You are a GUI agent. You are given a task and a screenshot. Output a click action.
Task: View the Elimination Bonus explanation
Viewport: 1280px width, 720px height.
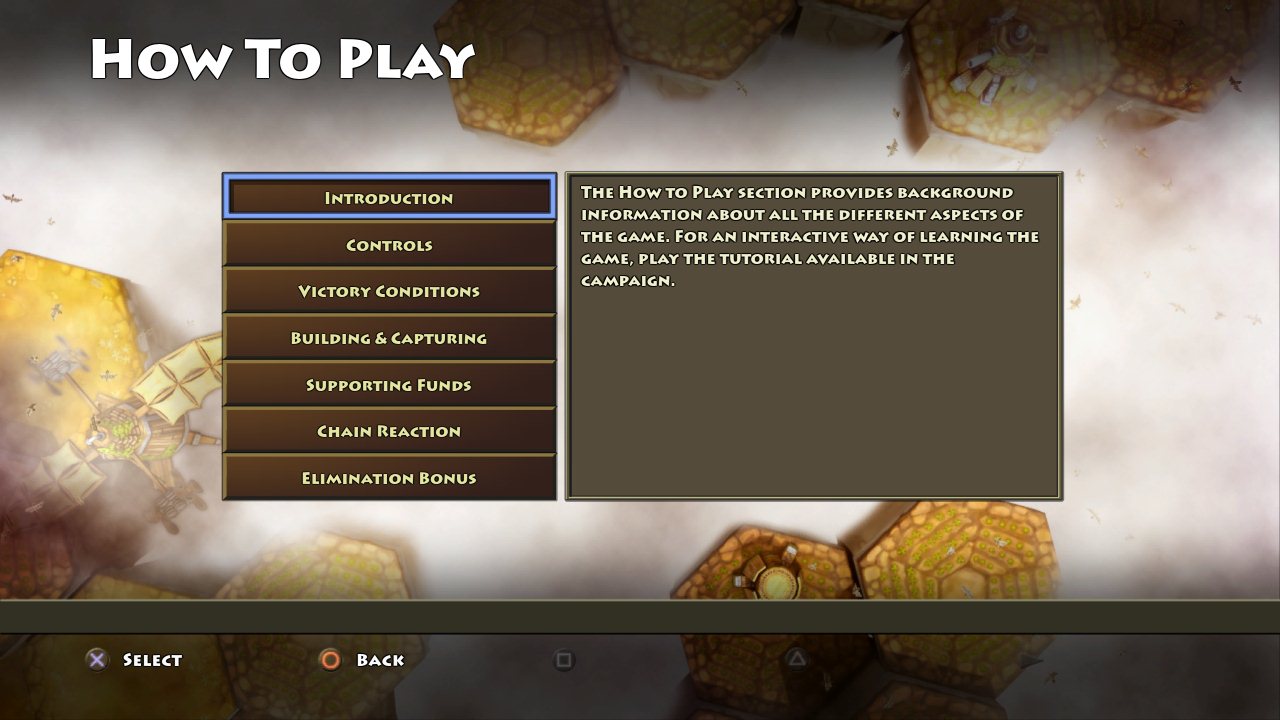click(389, 478)
